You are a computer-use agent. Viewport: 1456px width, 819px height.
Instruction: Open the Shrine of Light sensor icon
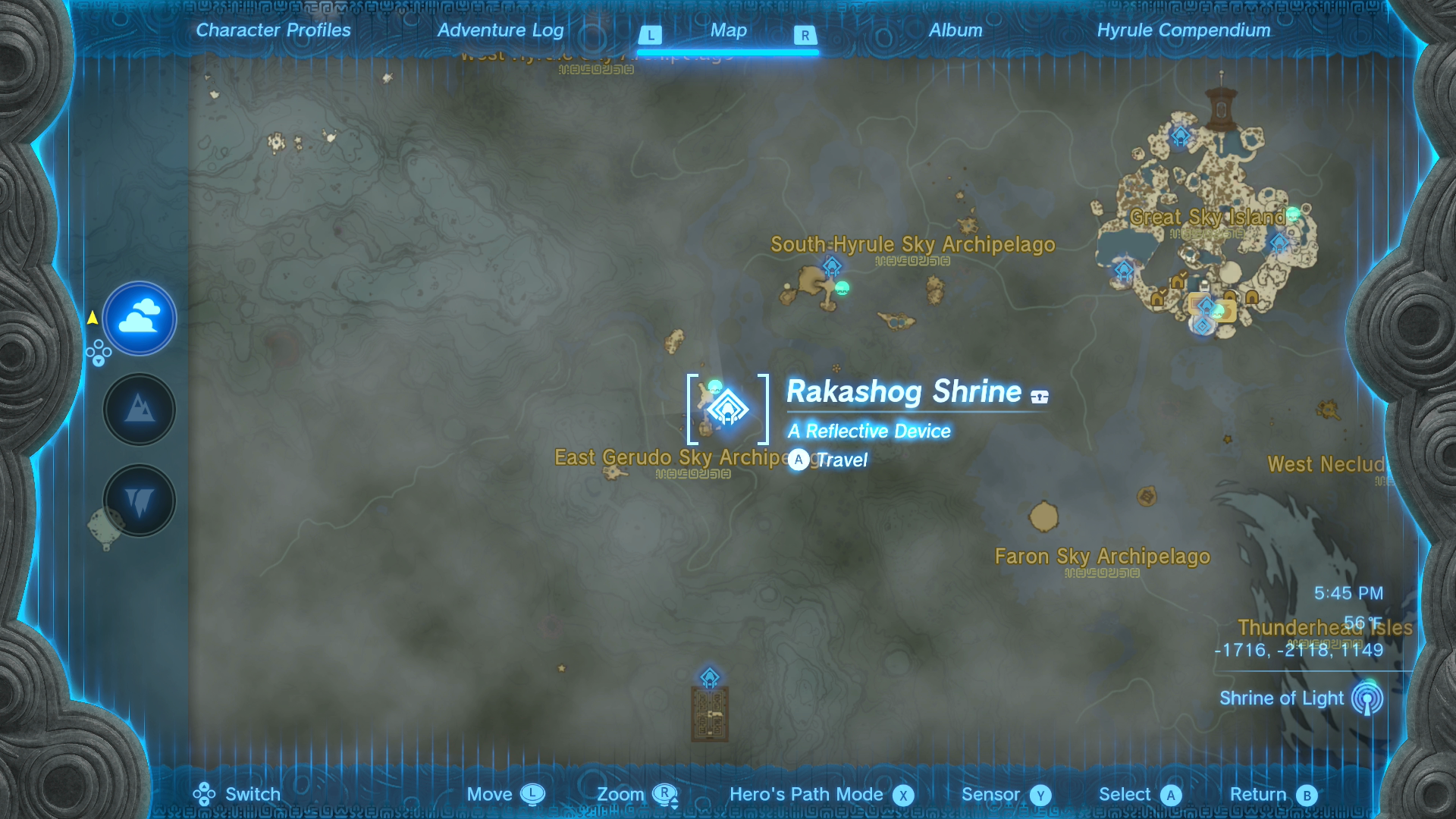tap(1369, 698)
